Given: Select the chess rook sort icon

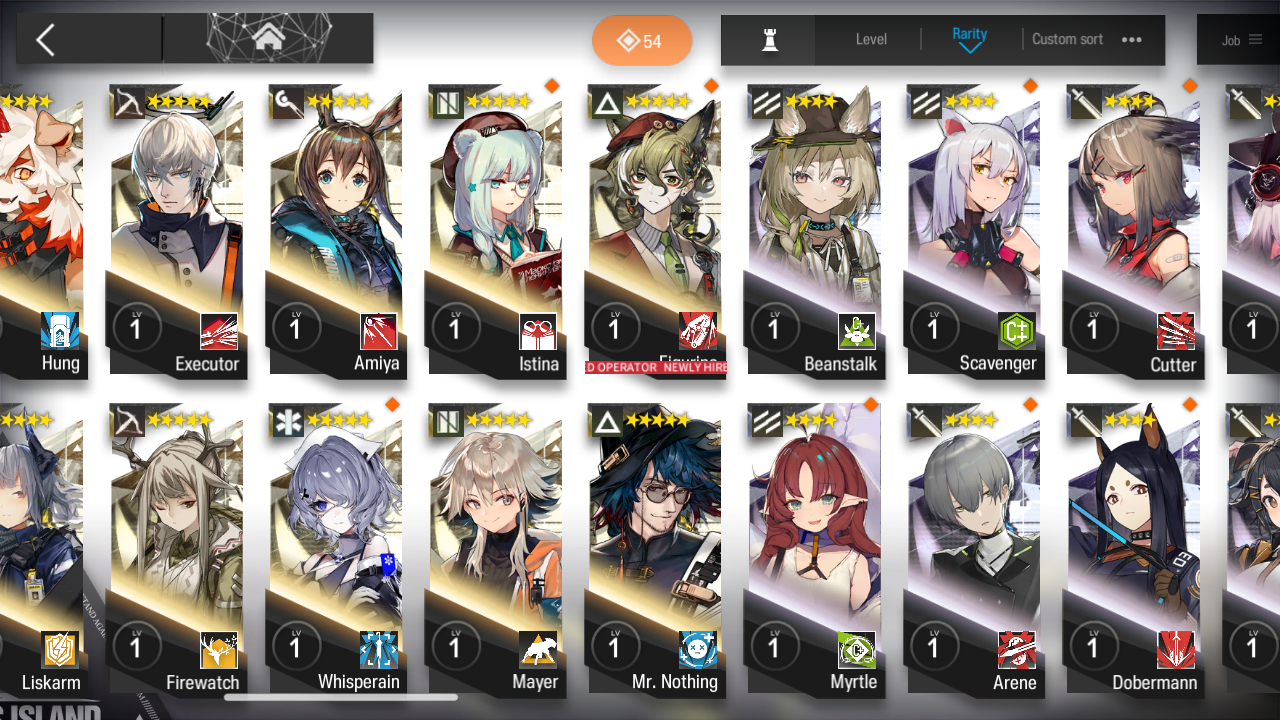Looking at the screenshot, I should [769, 40].
